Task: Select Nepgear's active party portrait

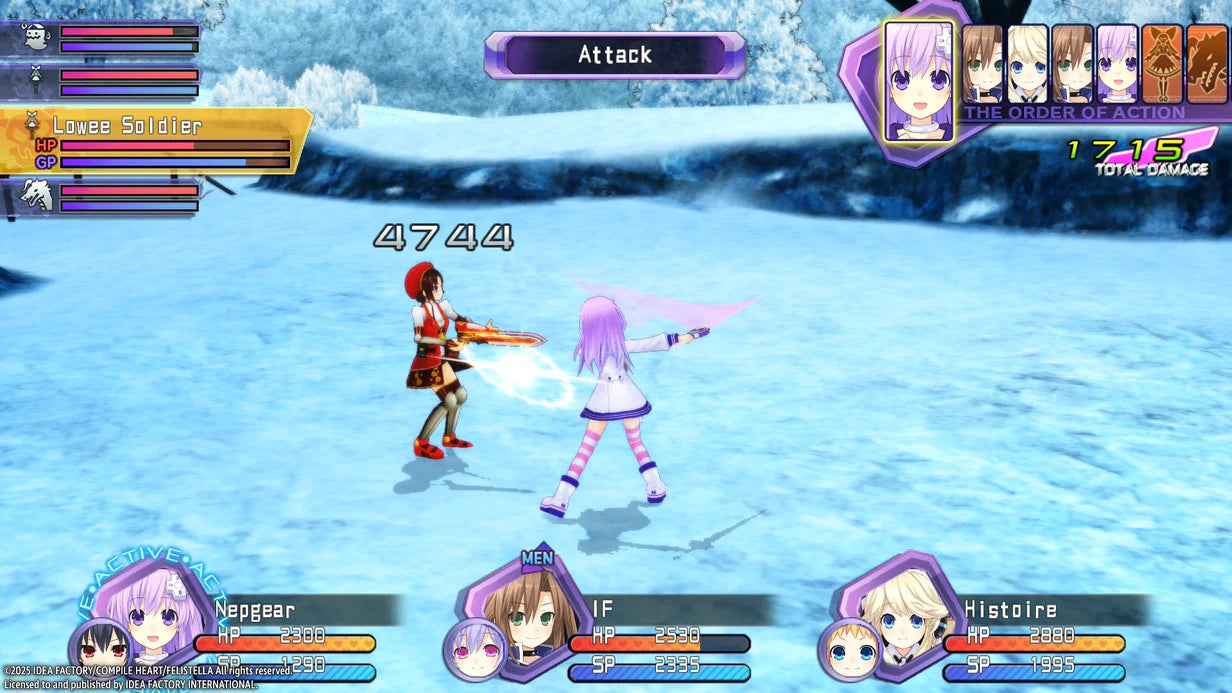Action: point(154,612)
